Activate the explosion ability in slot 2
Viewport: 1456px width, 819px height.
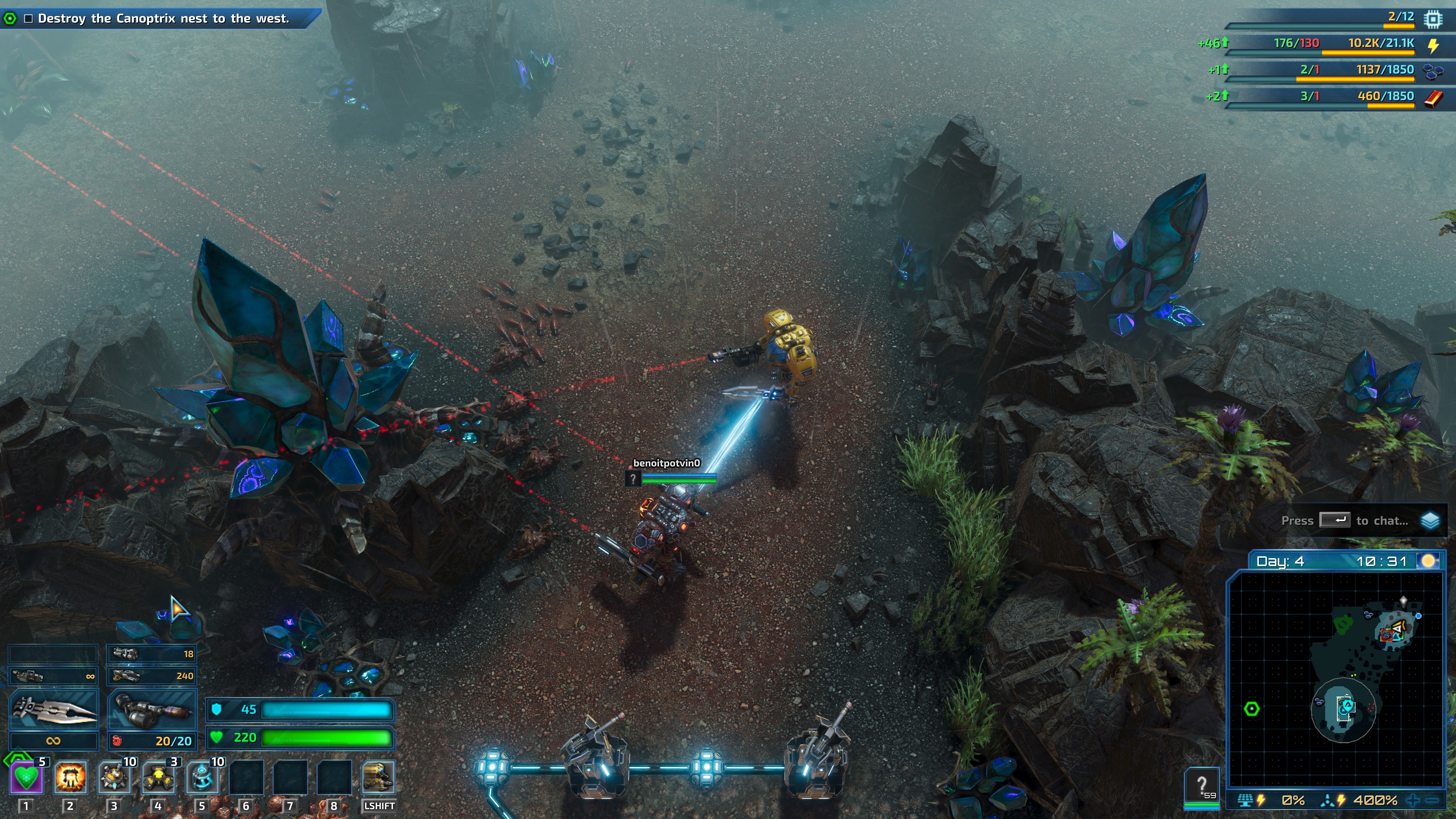[x=71, y=778]
